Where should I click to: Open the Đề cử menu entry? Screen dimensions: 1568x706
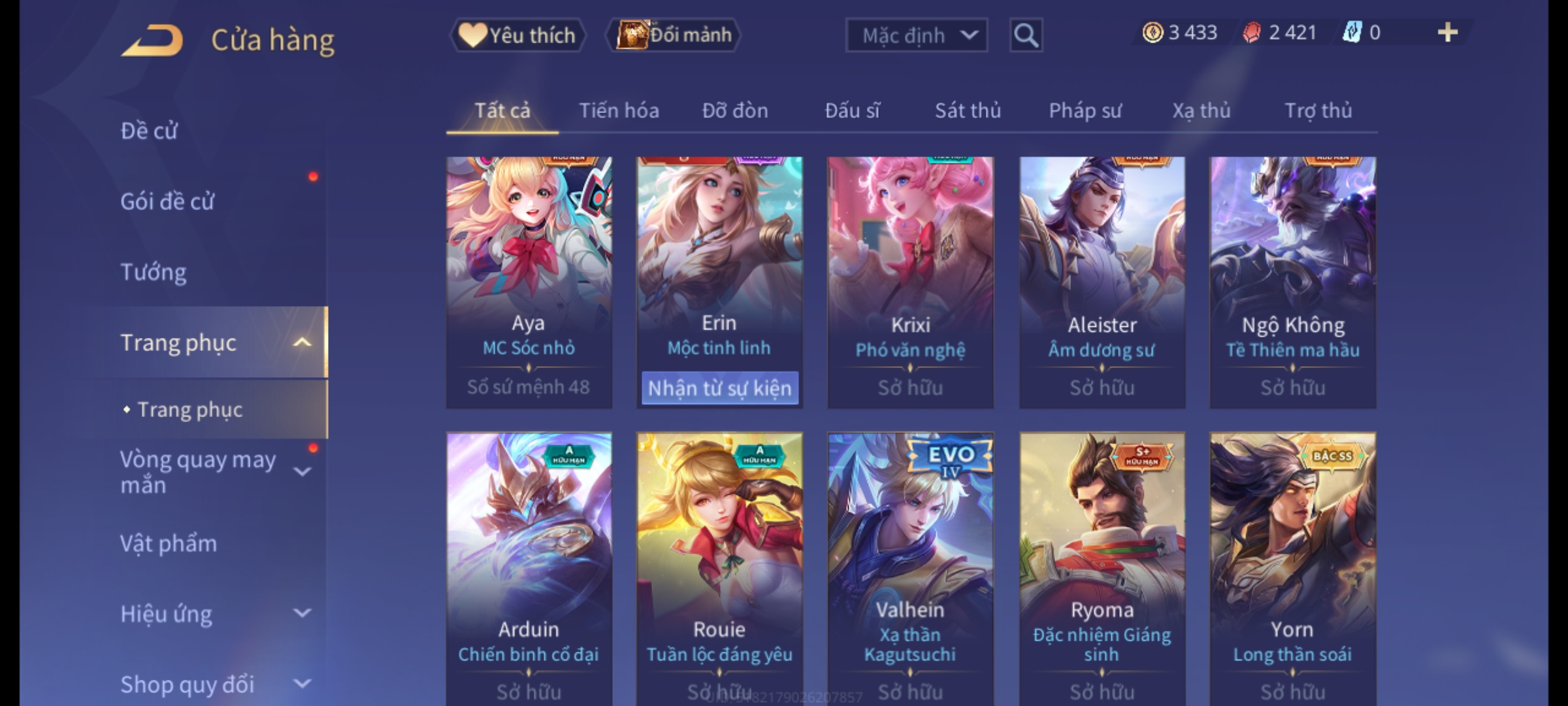[149, 131]
